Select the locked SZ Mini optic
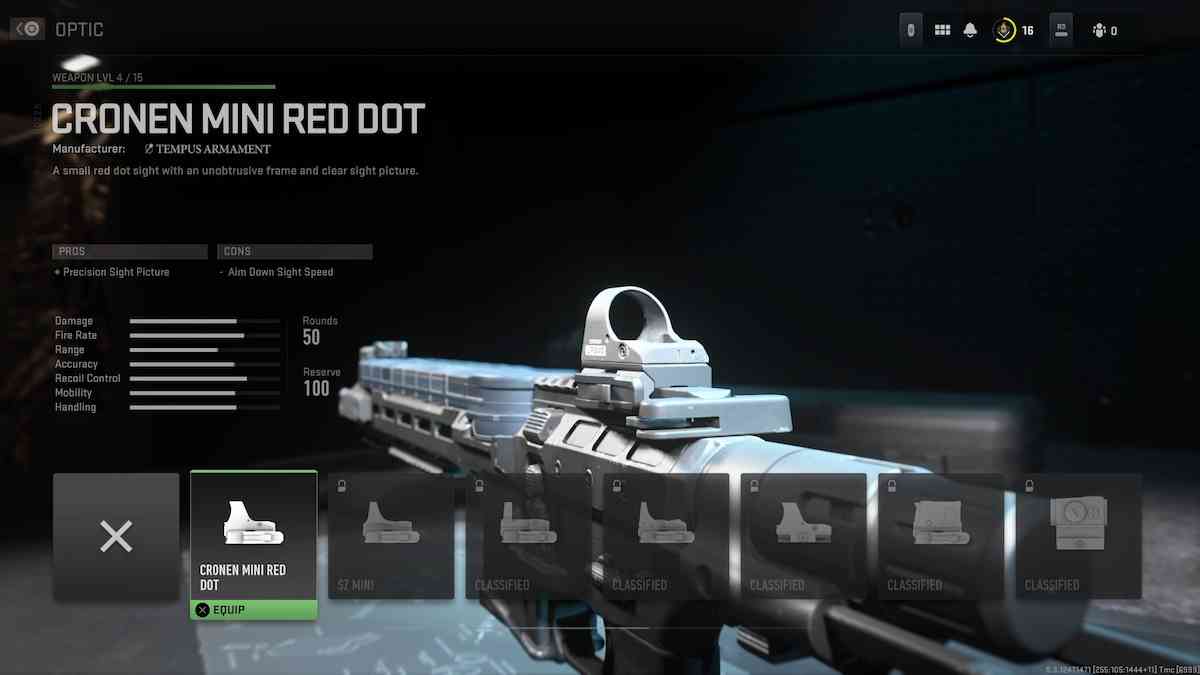The width and height of the screenshot is (1200, 675). 391,537
